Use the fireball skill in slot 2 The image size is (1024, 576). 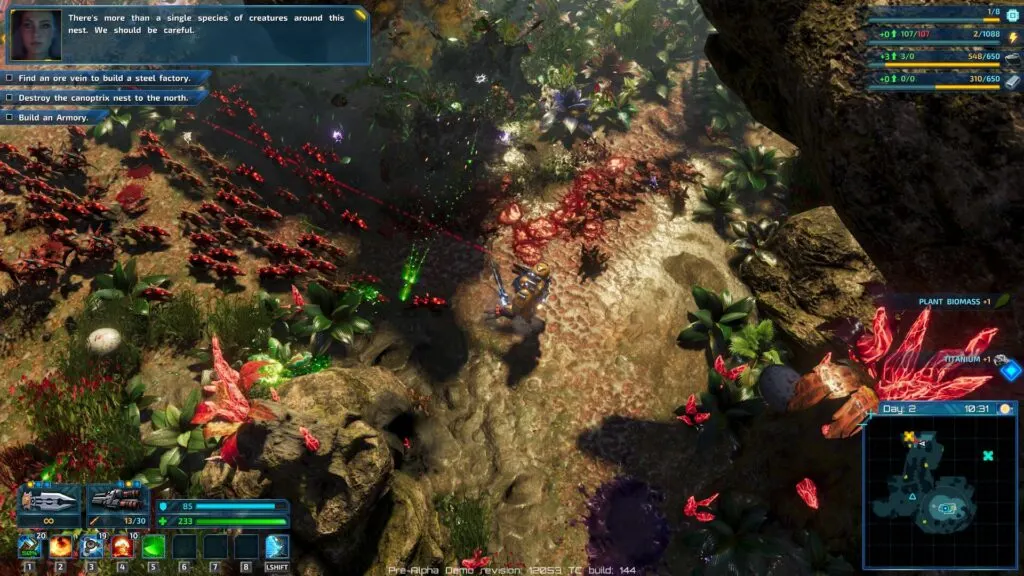click(61, 547)
